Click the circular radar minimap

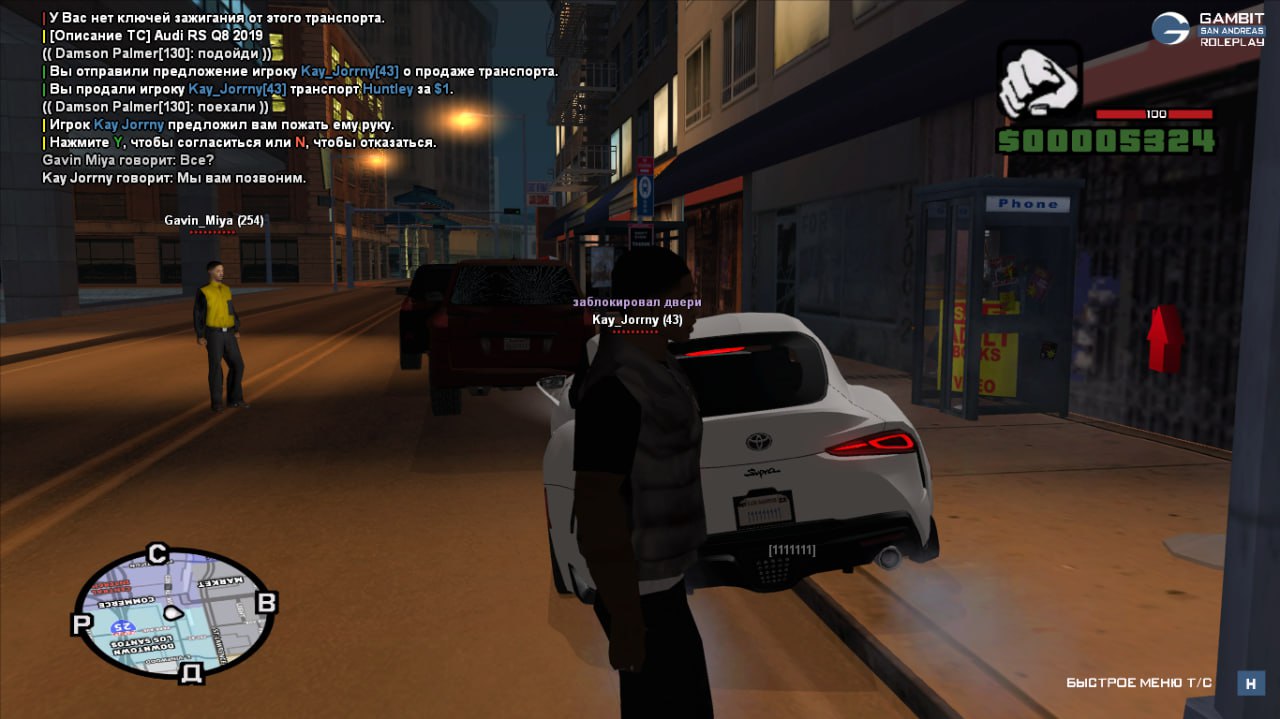(174, 612)
